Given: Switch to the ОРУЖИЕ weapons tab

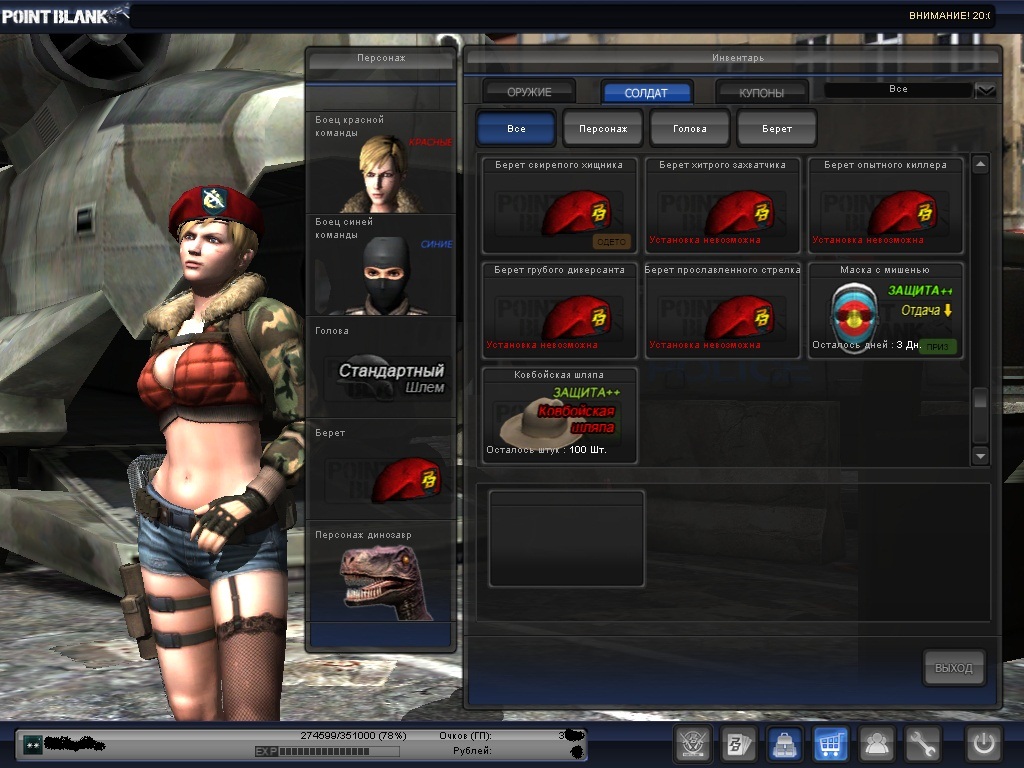Looking at the screenshot, I should point(529,93).
